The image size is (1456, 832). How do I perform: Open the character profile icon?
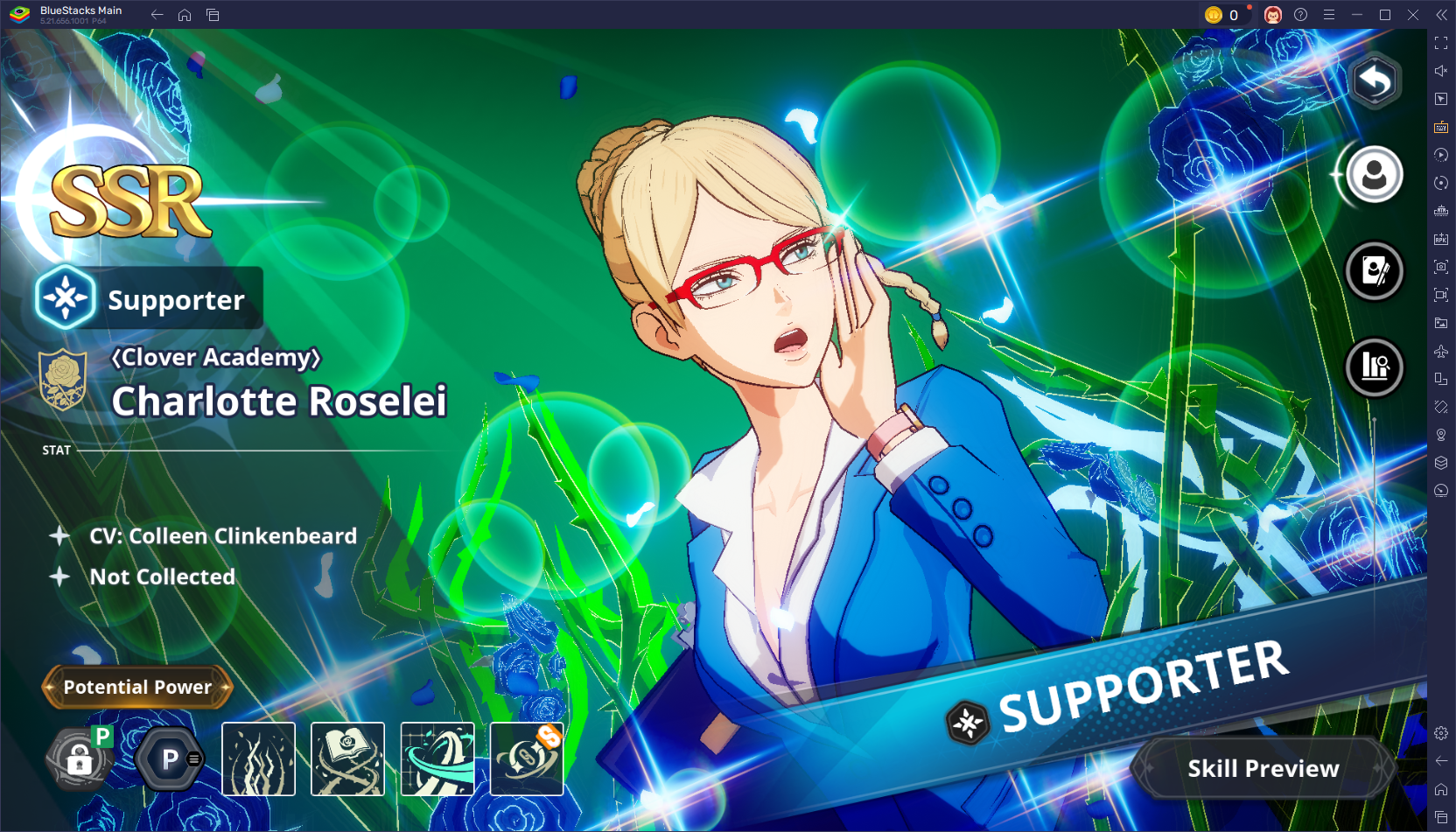1374,175
